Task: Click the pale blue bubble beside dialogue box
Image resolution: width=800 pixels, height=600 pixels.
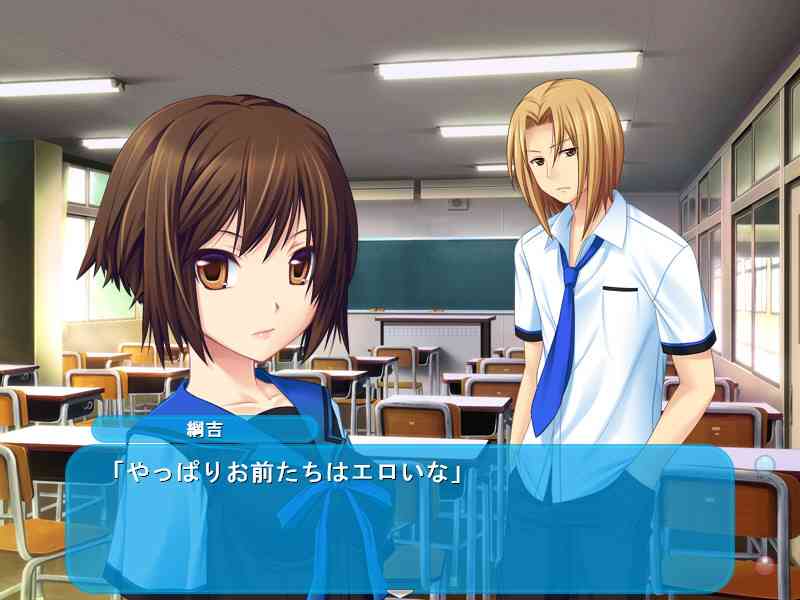Action: [x=764, y=465]
